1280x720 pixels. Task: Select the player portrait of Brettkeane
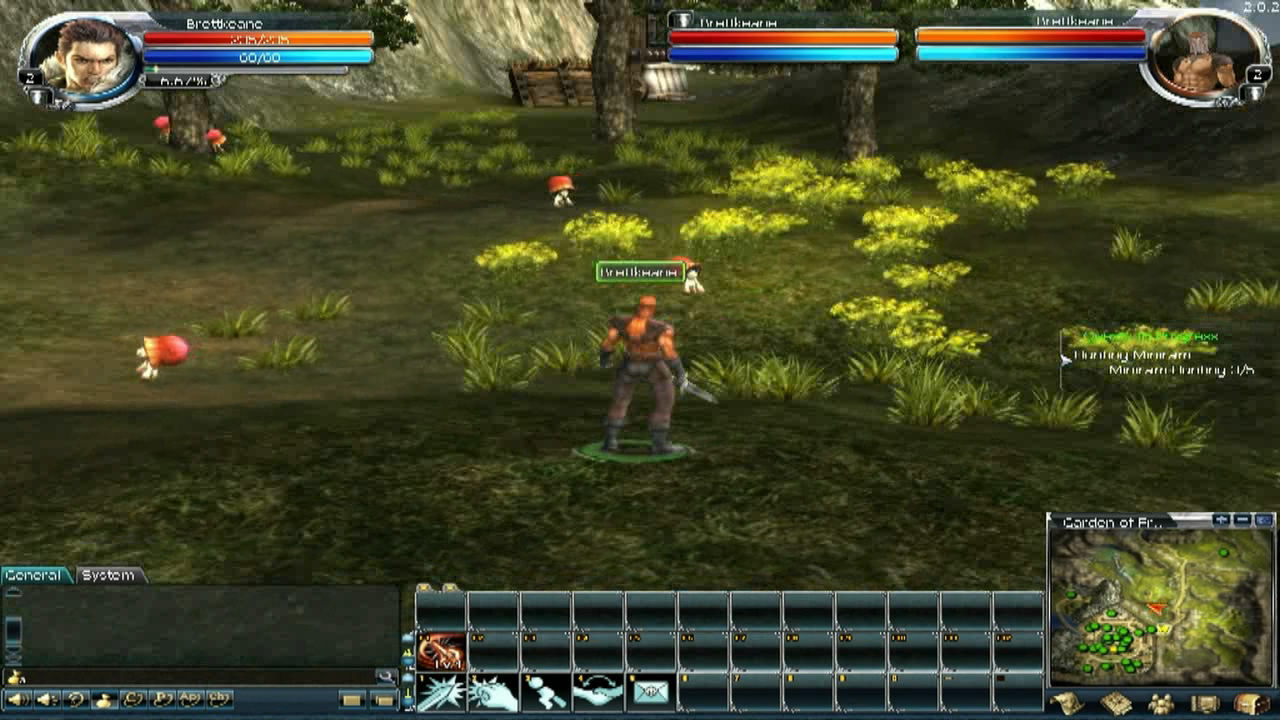point(84,56)
